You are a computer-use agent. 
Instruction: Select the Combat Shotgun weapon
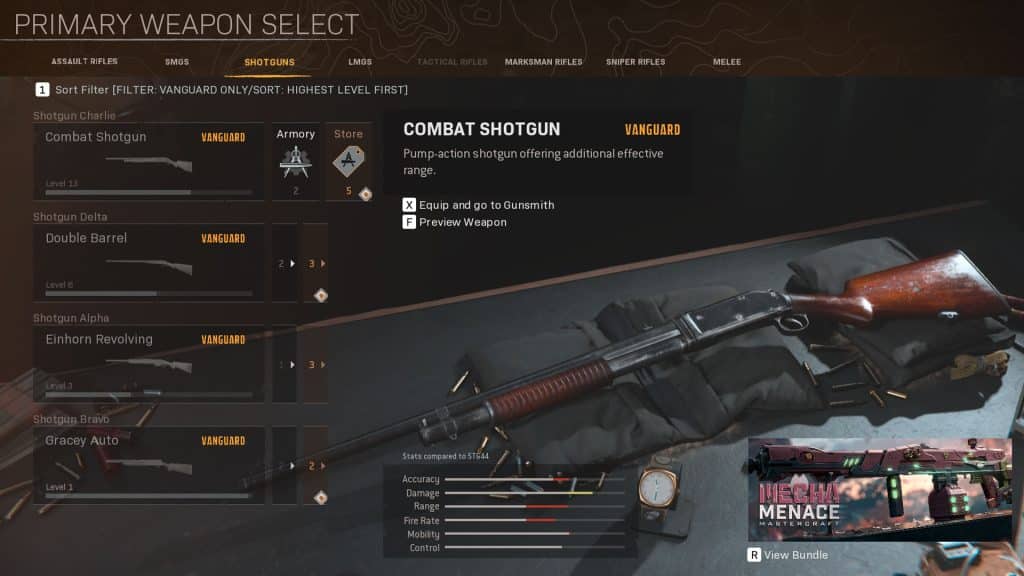pos(148,161)
